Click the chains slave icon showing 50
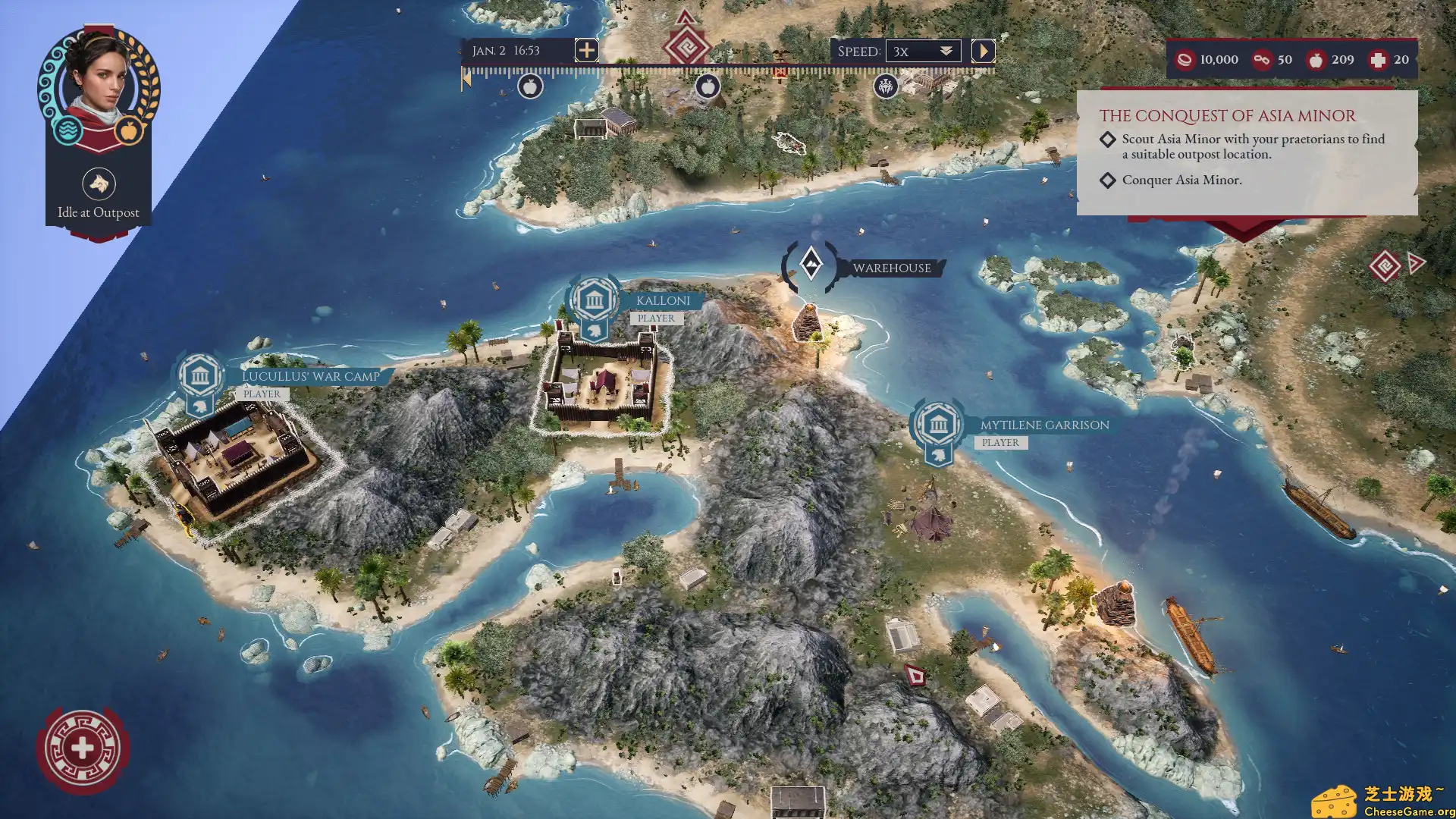The image size is (1456, 819). (x=1263, y=59)
